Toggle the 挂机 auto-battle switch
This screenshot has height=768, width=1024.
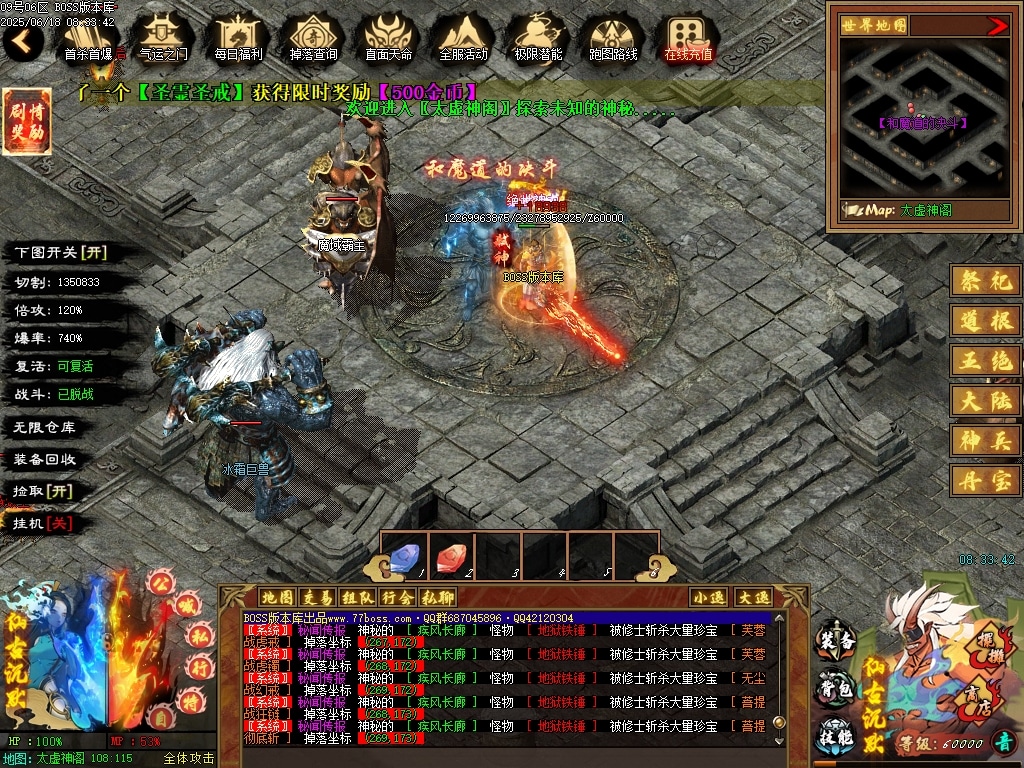click(x=42, y=523)
